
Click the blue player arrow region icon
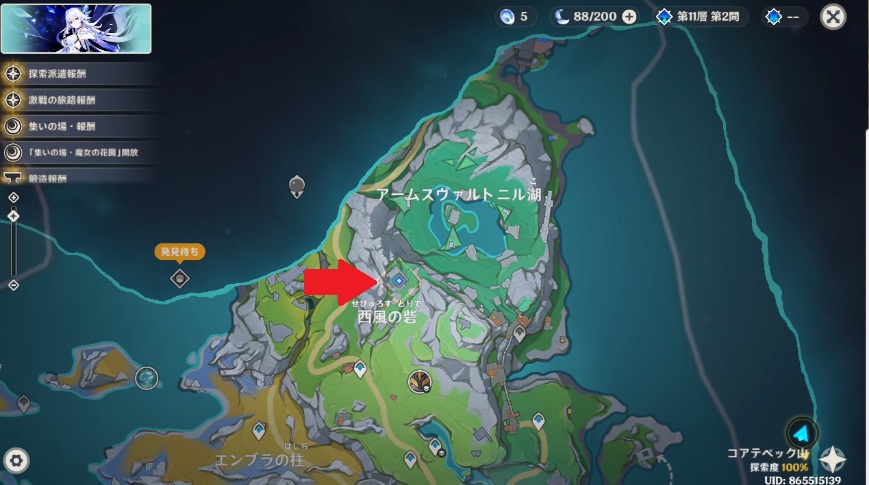(800, 433)
